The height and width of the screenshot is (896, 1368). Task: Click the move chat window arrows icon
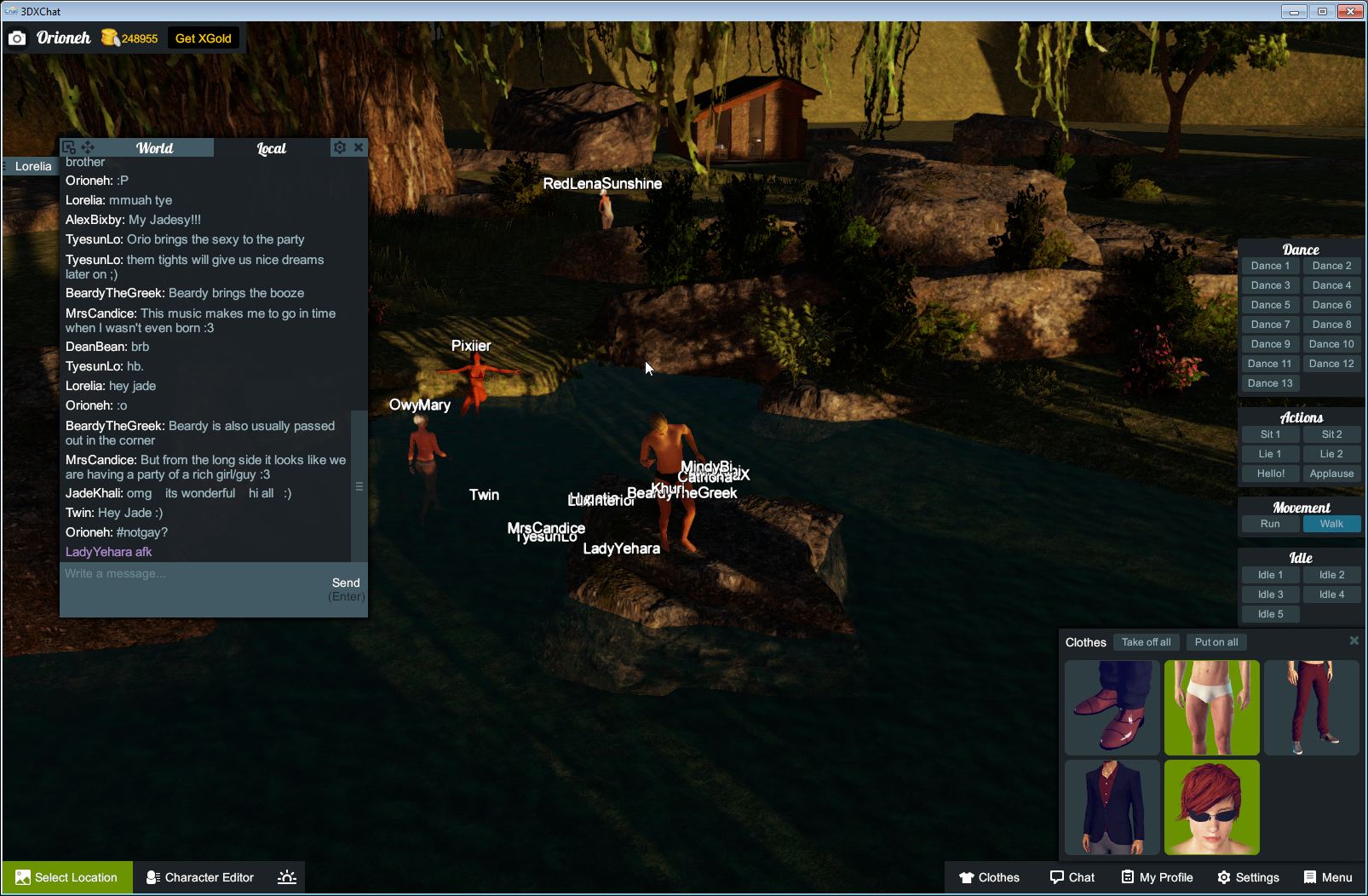87,146
